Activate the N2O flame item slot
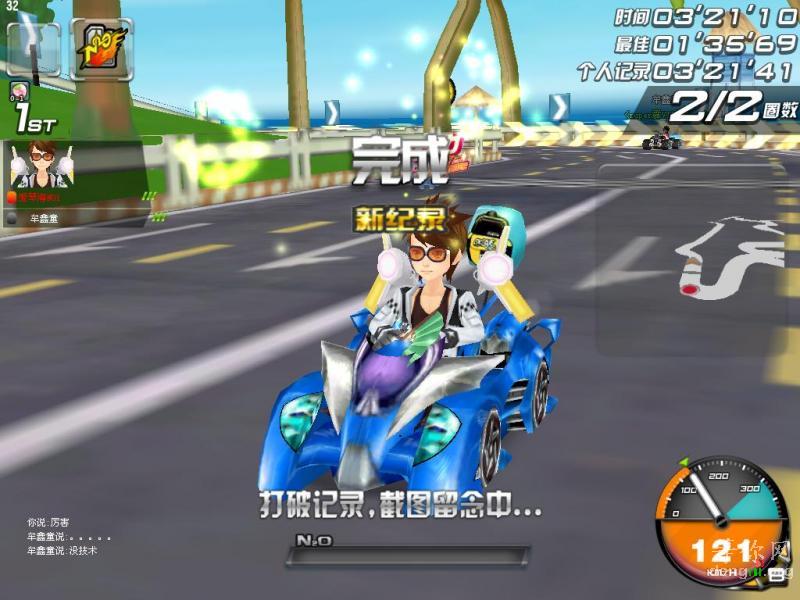Image resolution: width=800 pixels, height=600 pixels. tap(101, 48)
